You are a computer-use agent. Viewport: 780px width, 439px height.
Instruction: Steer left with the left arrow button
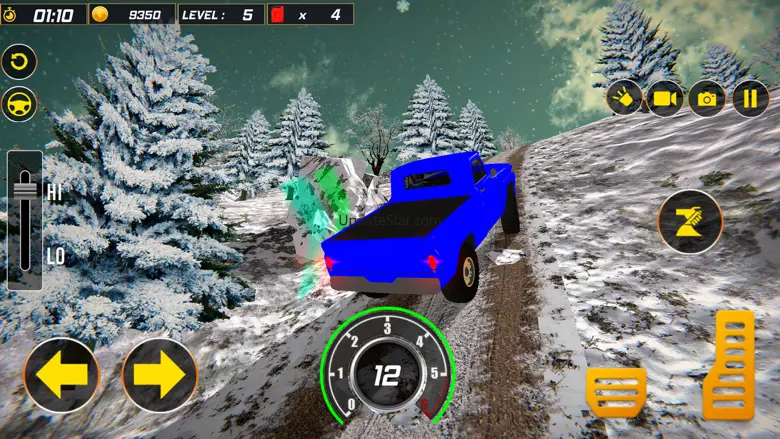click(x=61, y=375)
